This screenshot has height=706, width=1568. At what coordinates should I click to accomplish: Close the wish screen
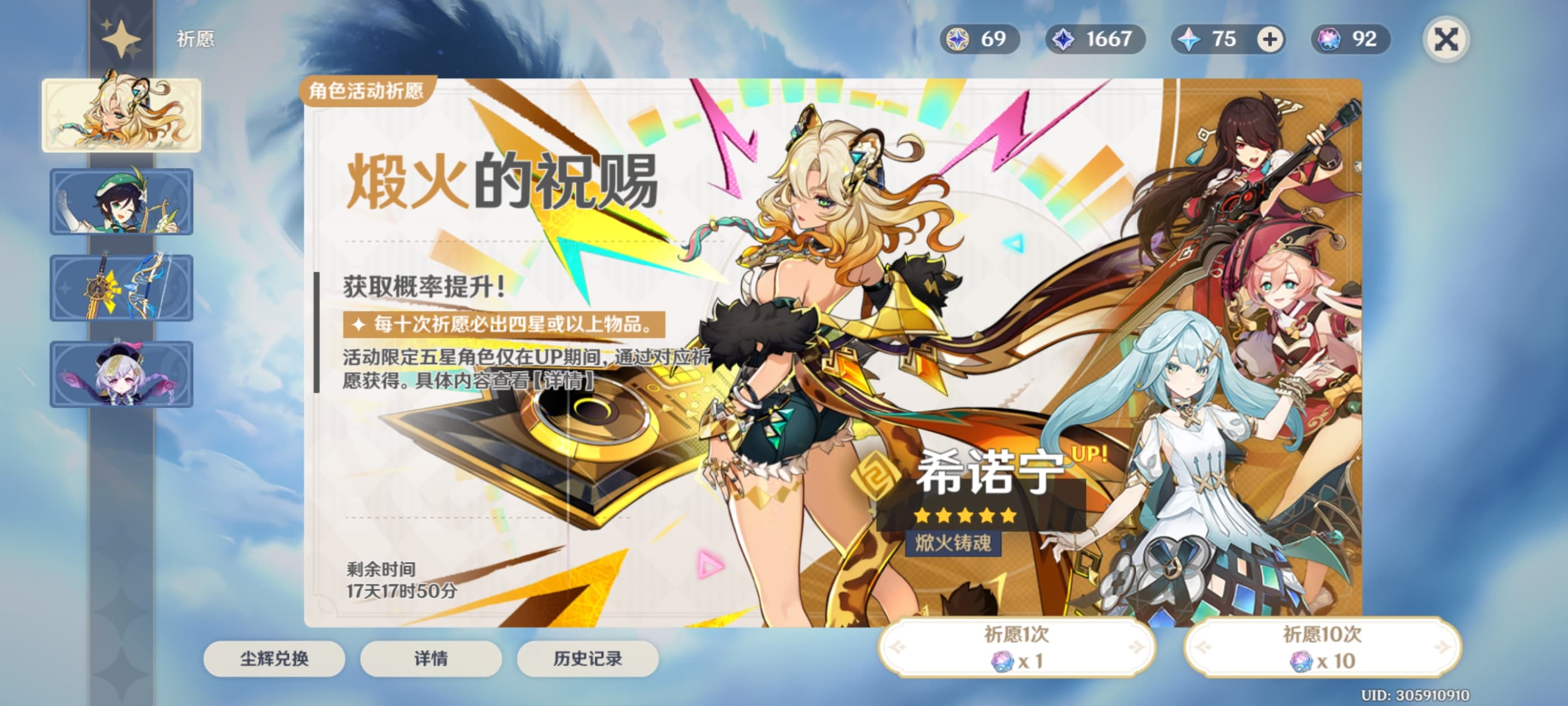[x=1446, y=40]
